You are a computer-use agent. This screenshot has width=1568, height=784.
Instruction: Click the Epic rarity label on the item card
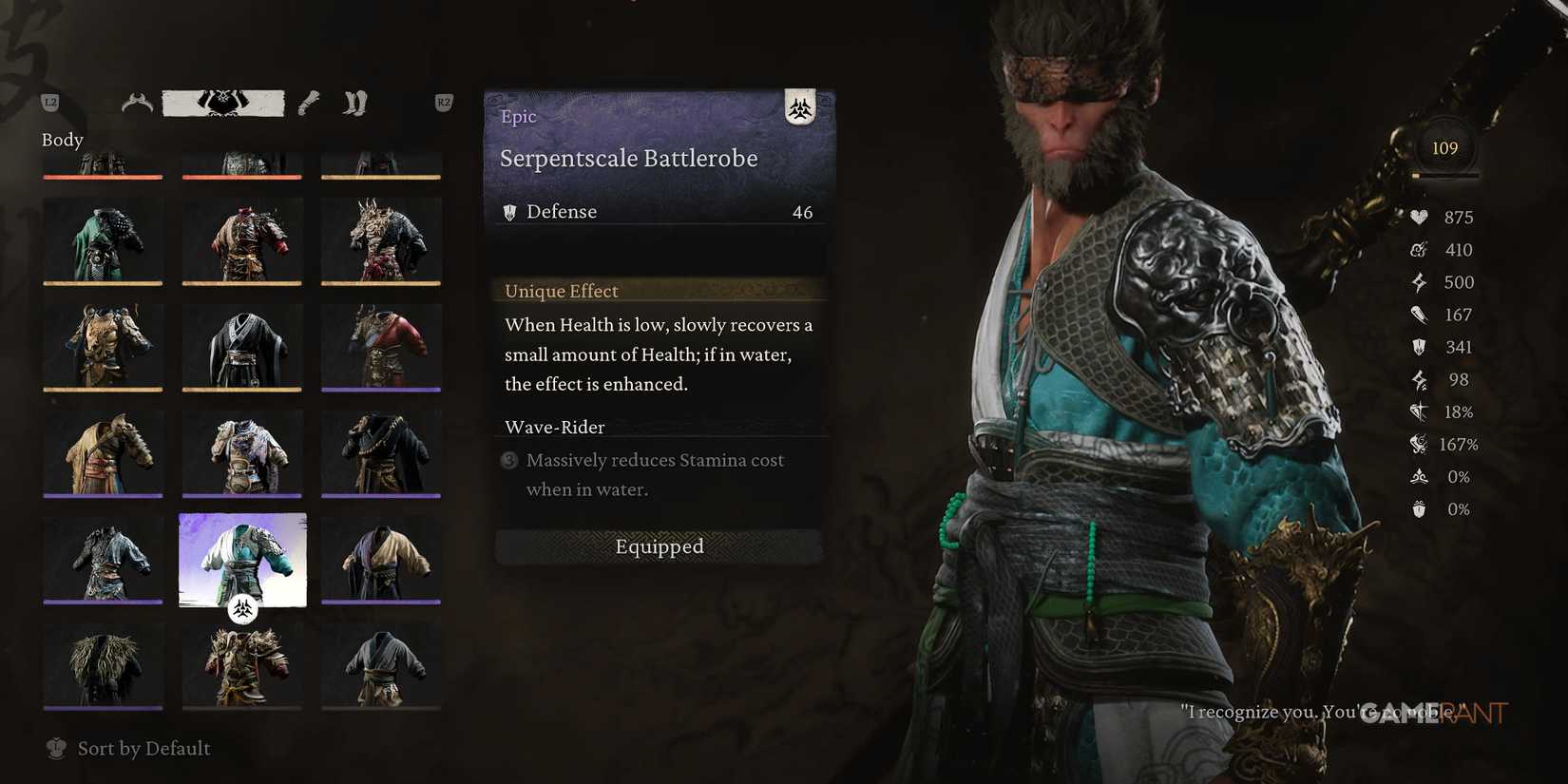click(518, 116)
